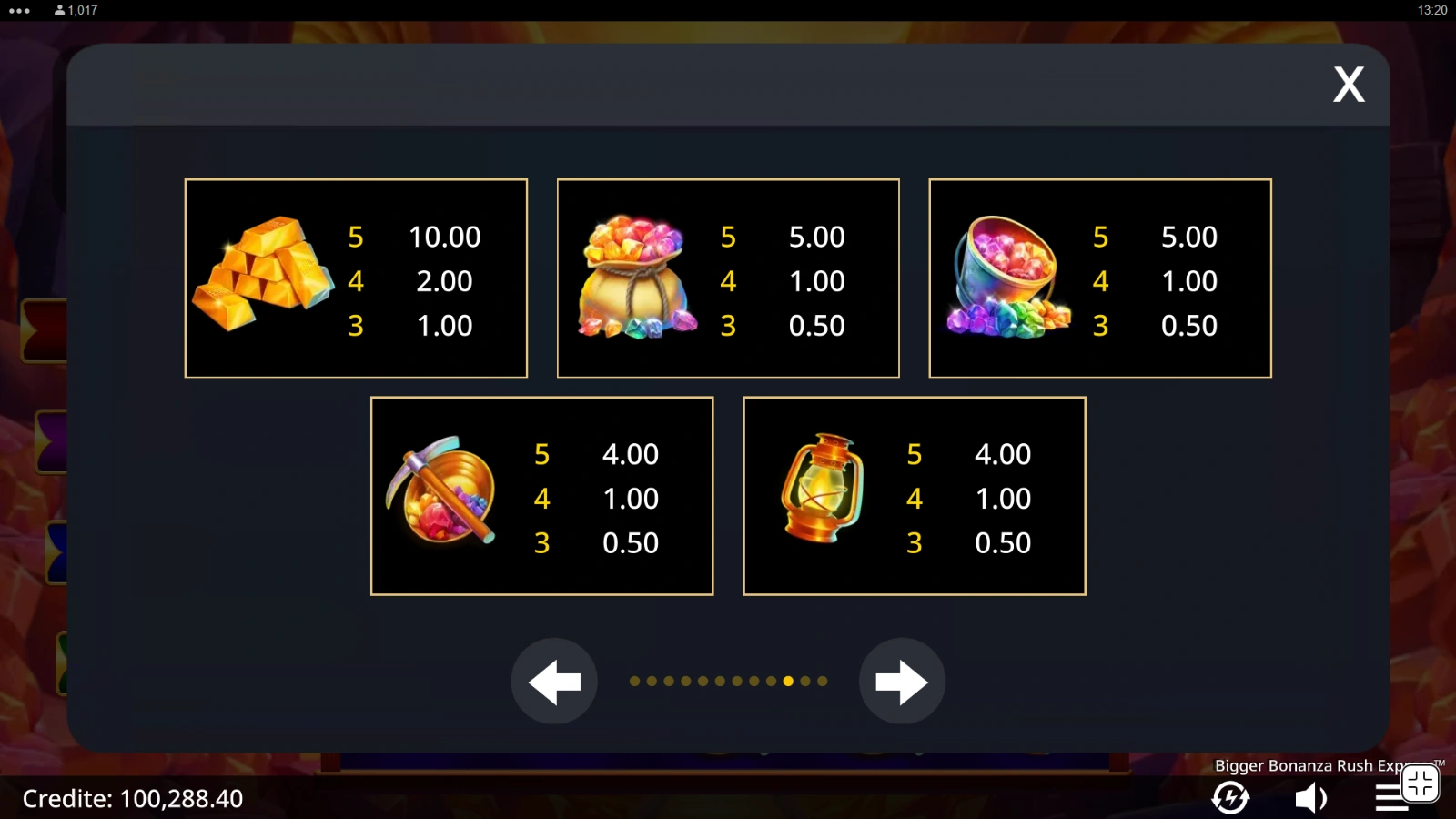The width and height of the screenshot is (1456, 819).
Task: Go to the previous paytable page
Action: (x=554, y=682)
